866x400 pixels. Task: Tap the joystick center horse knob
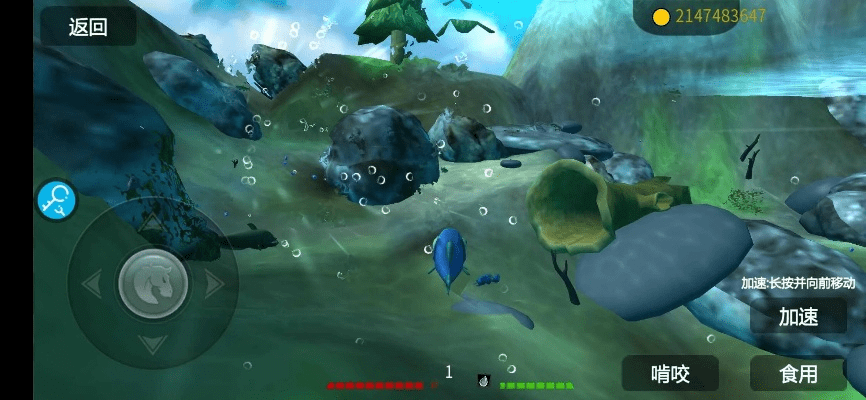[153, 284]
